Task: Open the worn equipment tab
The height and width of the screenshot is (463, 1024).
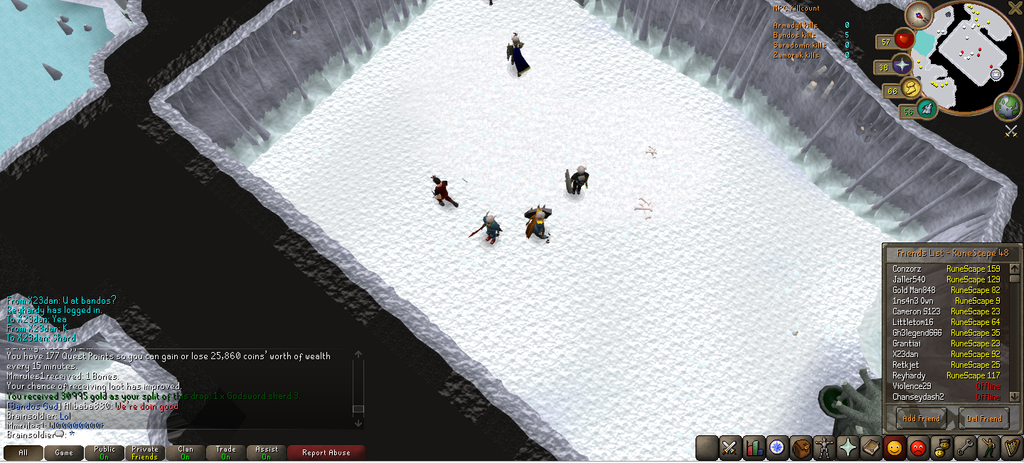Action: tap(824, 447)
